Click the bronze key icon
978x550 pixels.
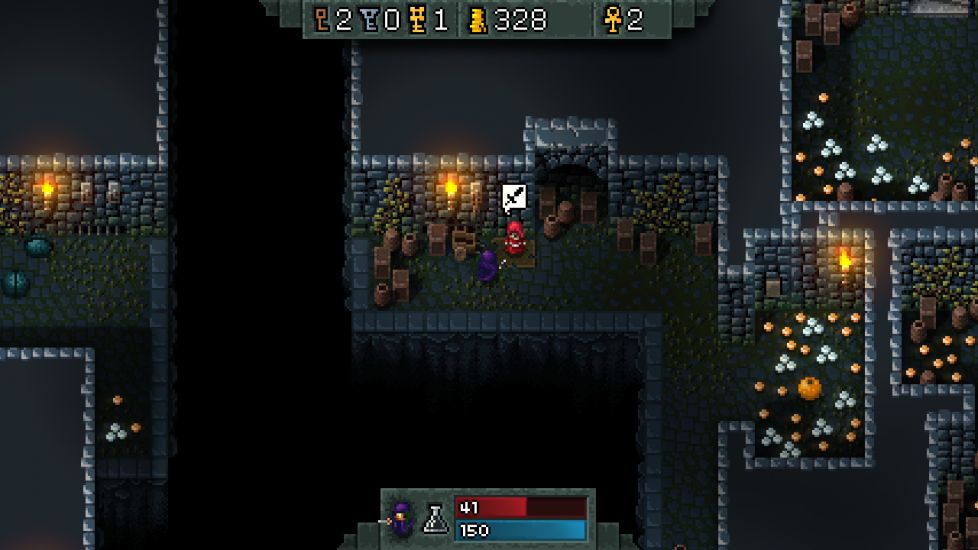point(322,20)
